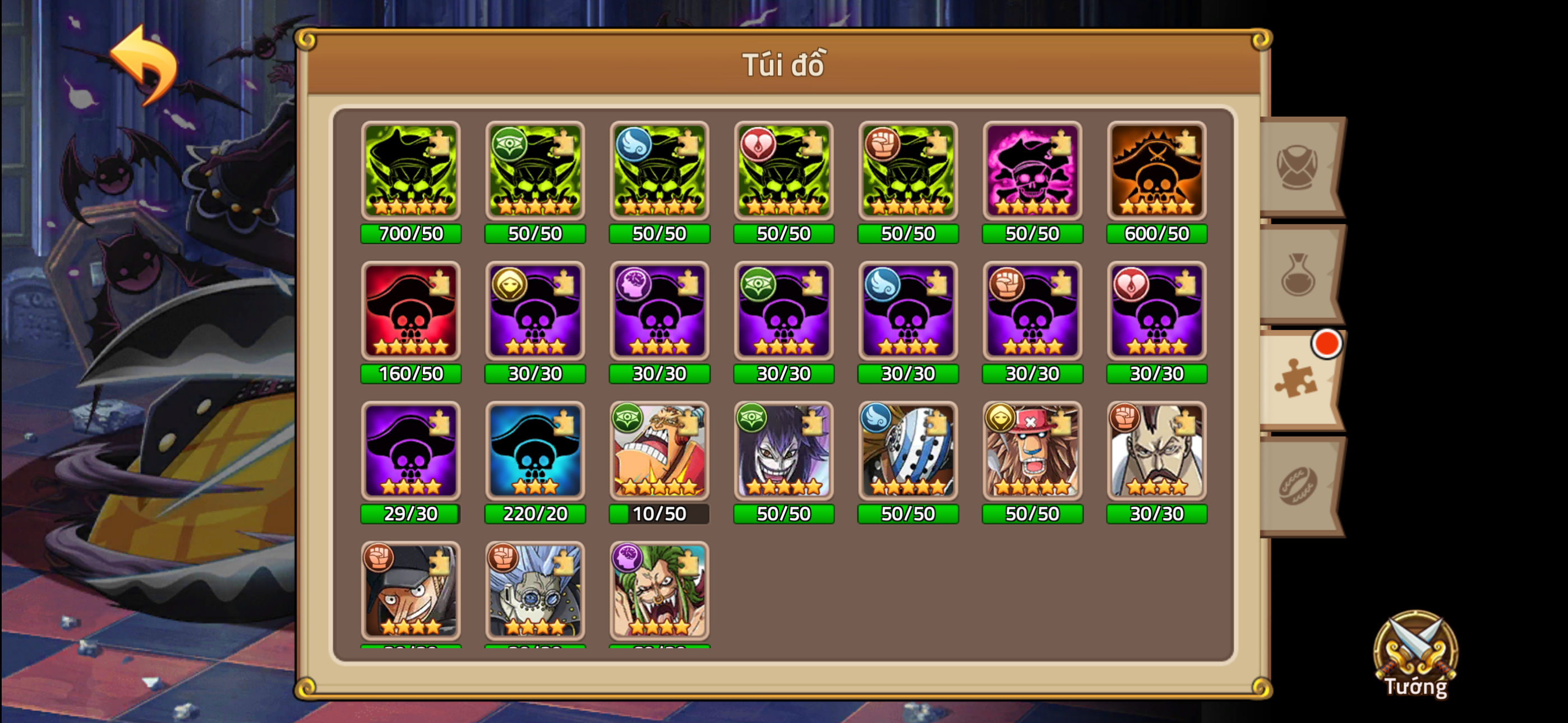Select the purple four-star skull fragment at 29/30

pyautogui.click(x=411, y=452)
